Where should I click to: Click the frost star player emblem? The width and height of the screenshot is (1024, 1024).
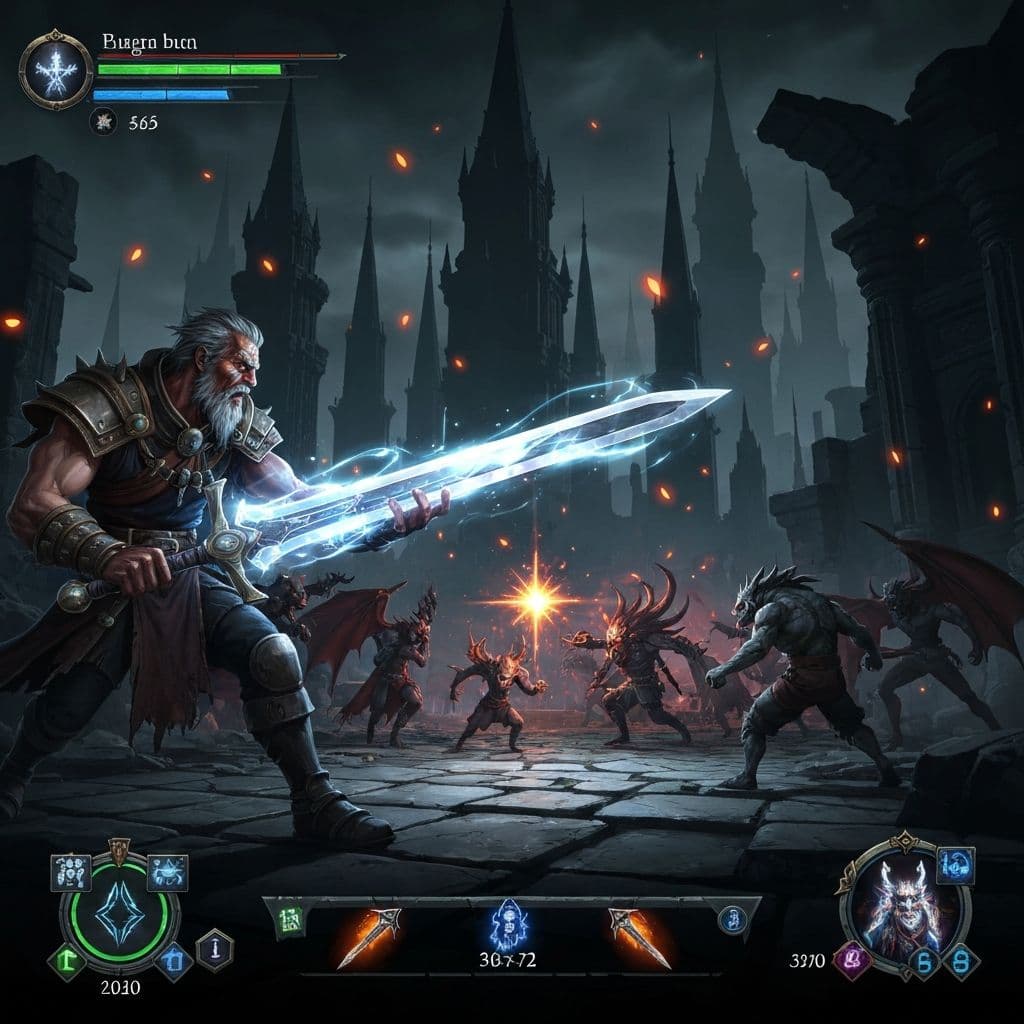(56, 69)
